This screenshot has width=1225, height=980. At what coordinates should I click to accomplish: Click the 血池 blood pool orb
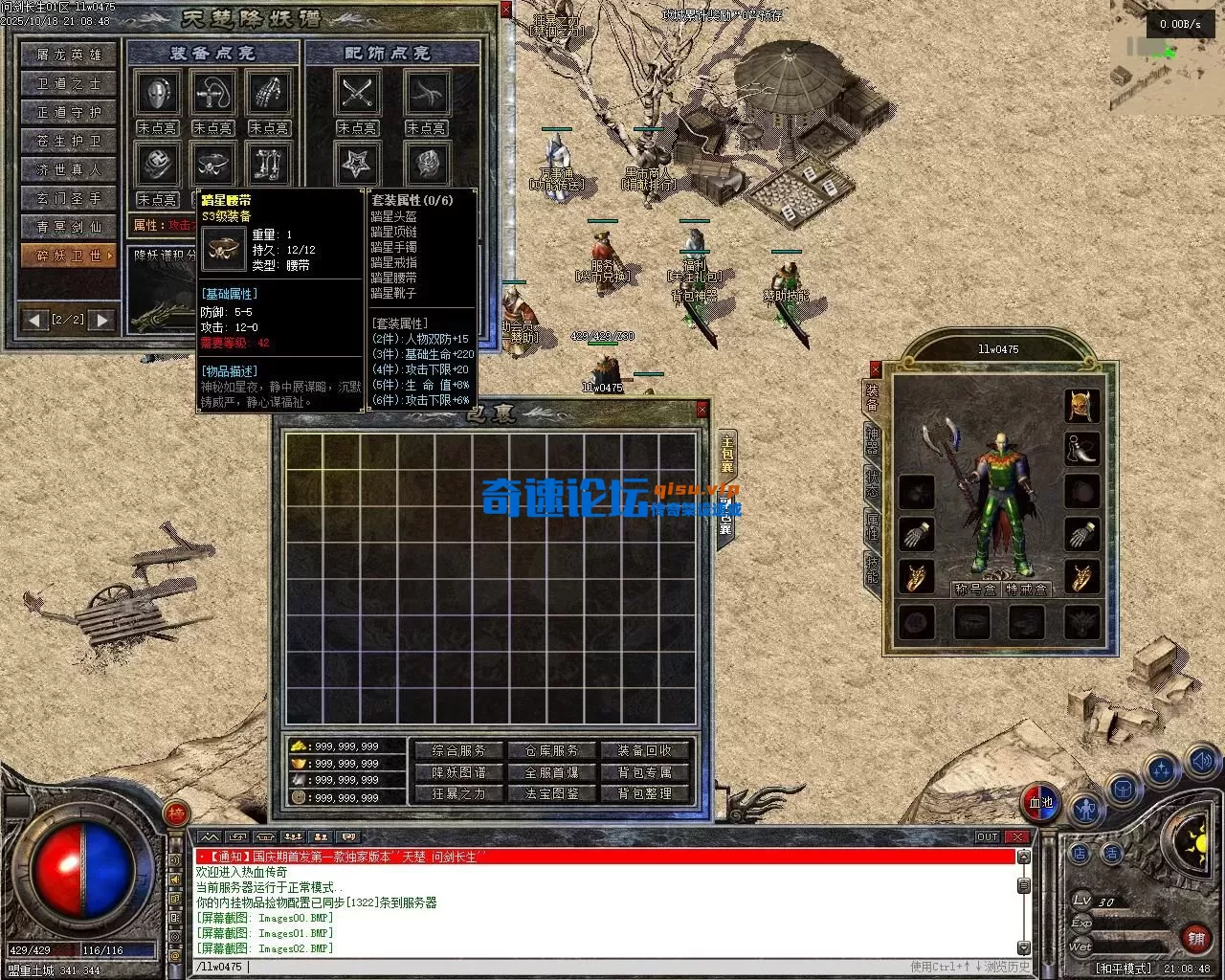point(1040,802)
